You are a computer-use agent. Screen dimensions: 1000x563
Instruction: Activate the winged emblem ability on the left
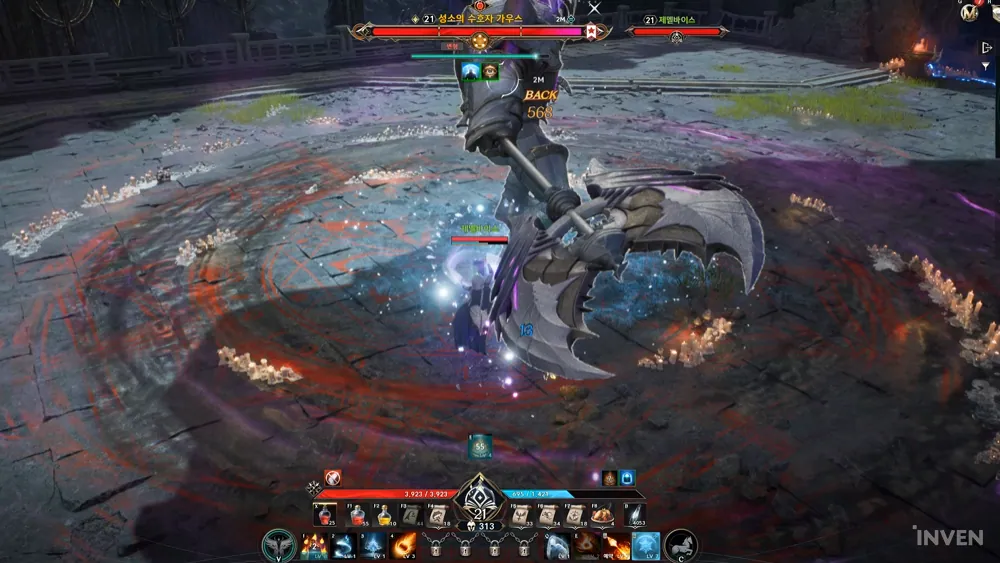pos(278,546)
